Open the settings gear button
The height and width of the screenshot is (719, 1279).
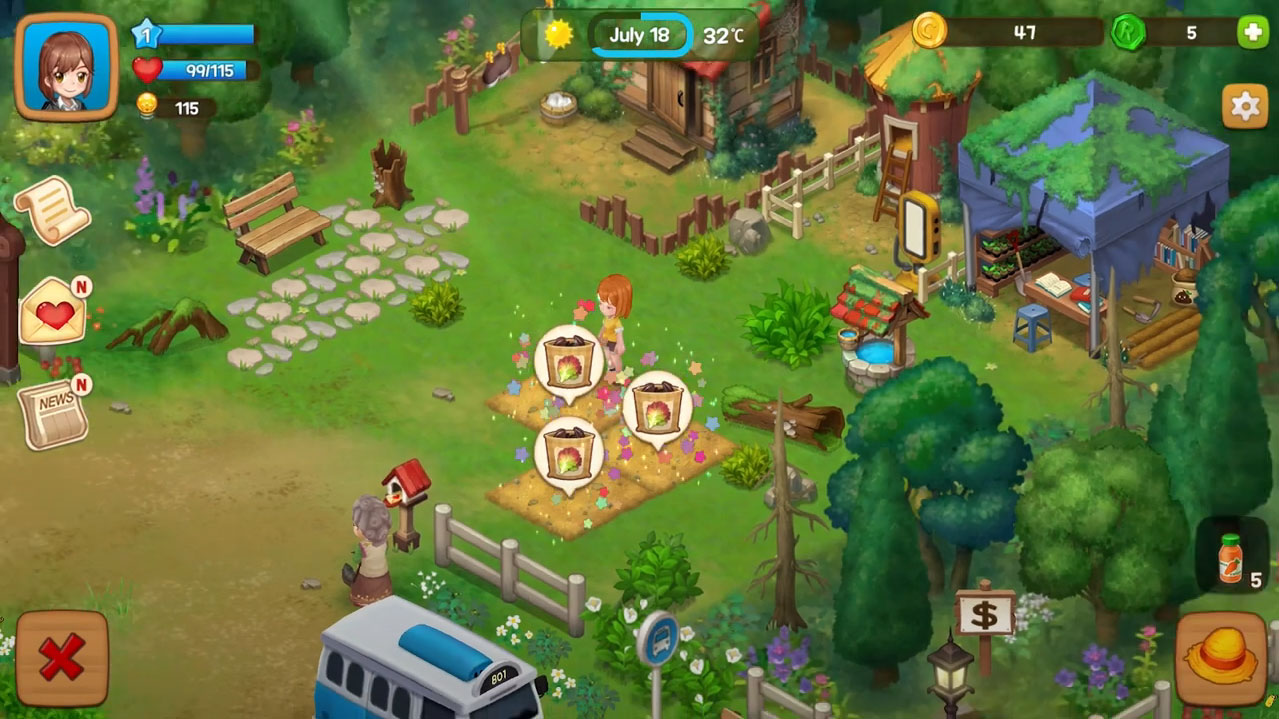[x=1244, y=107]
